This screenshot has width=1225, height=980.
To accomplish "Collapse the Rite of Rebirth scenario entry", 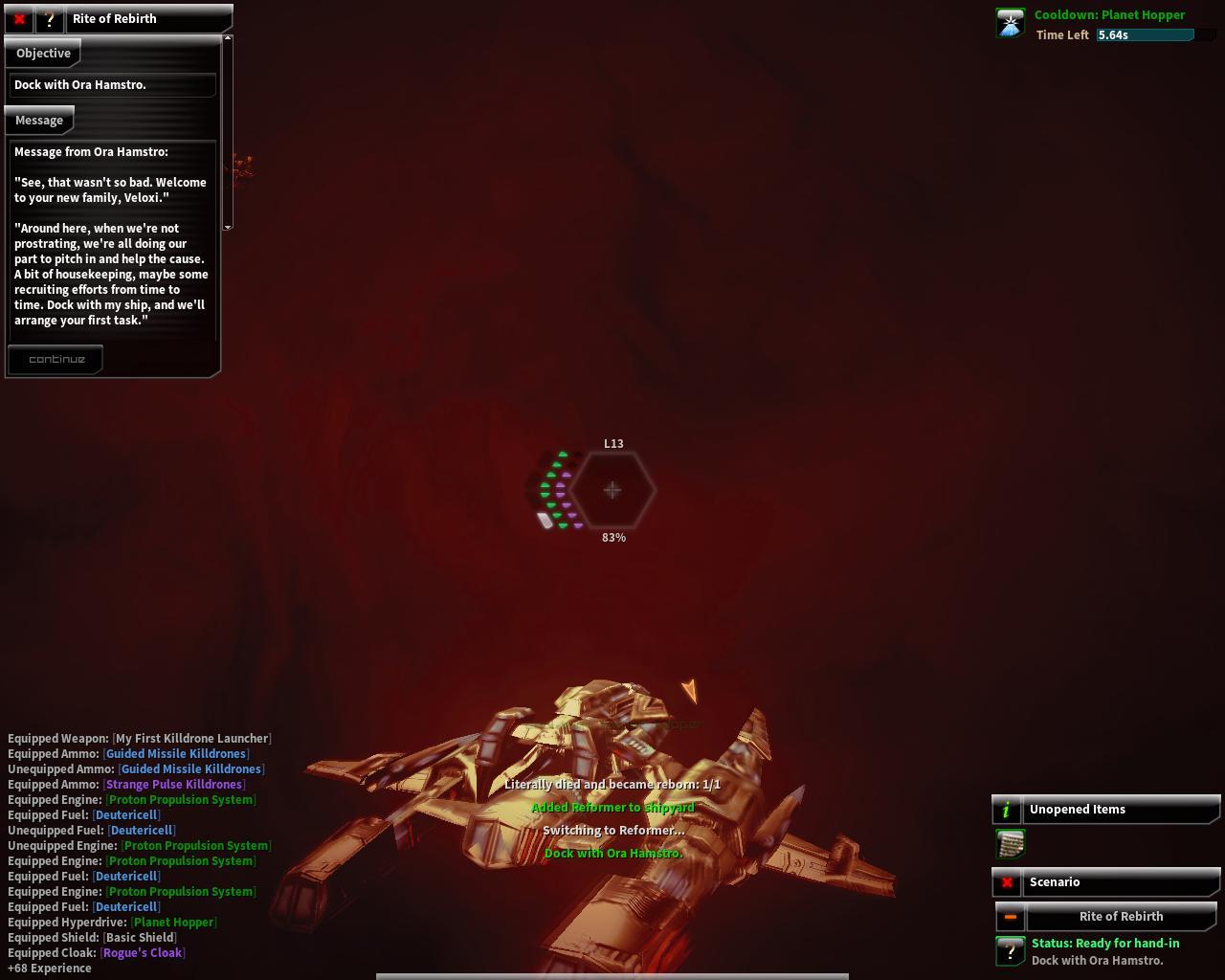I will [x=1010, y=917].
